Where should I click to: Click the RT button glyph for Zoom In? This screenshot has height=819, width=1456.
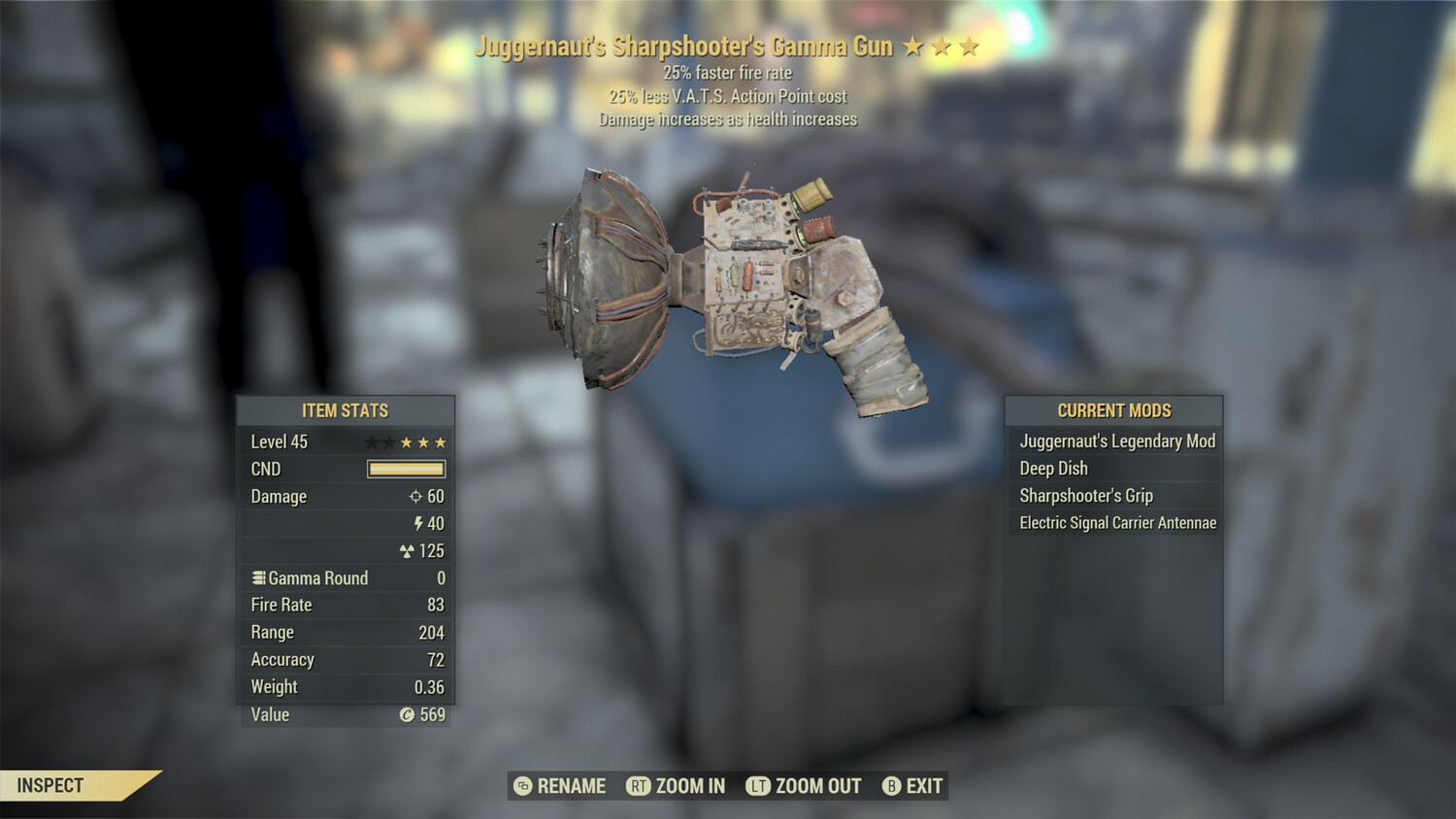click(640, 786)
